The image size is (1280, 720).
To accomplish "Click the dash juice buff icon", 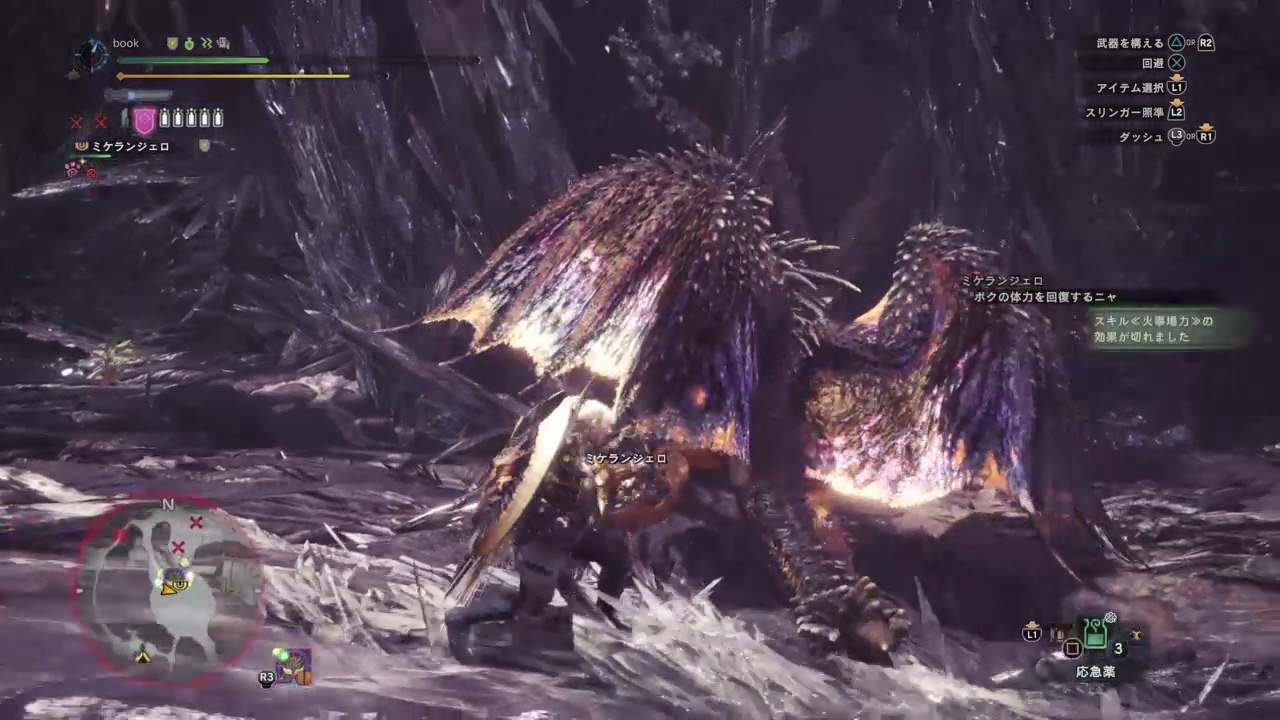I will click(x=207, y=43).
